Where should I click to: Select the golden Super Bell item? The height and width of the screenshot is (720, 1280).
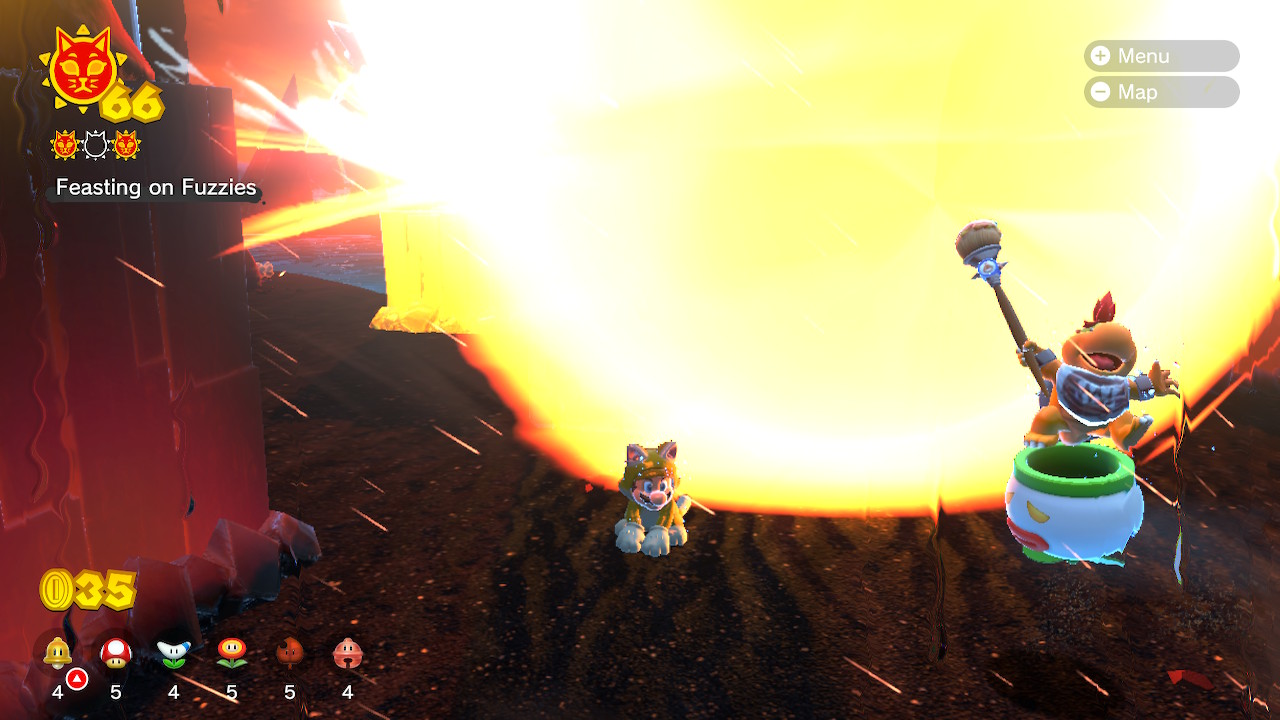click(x=58, y=653)
